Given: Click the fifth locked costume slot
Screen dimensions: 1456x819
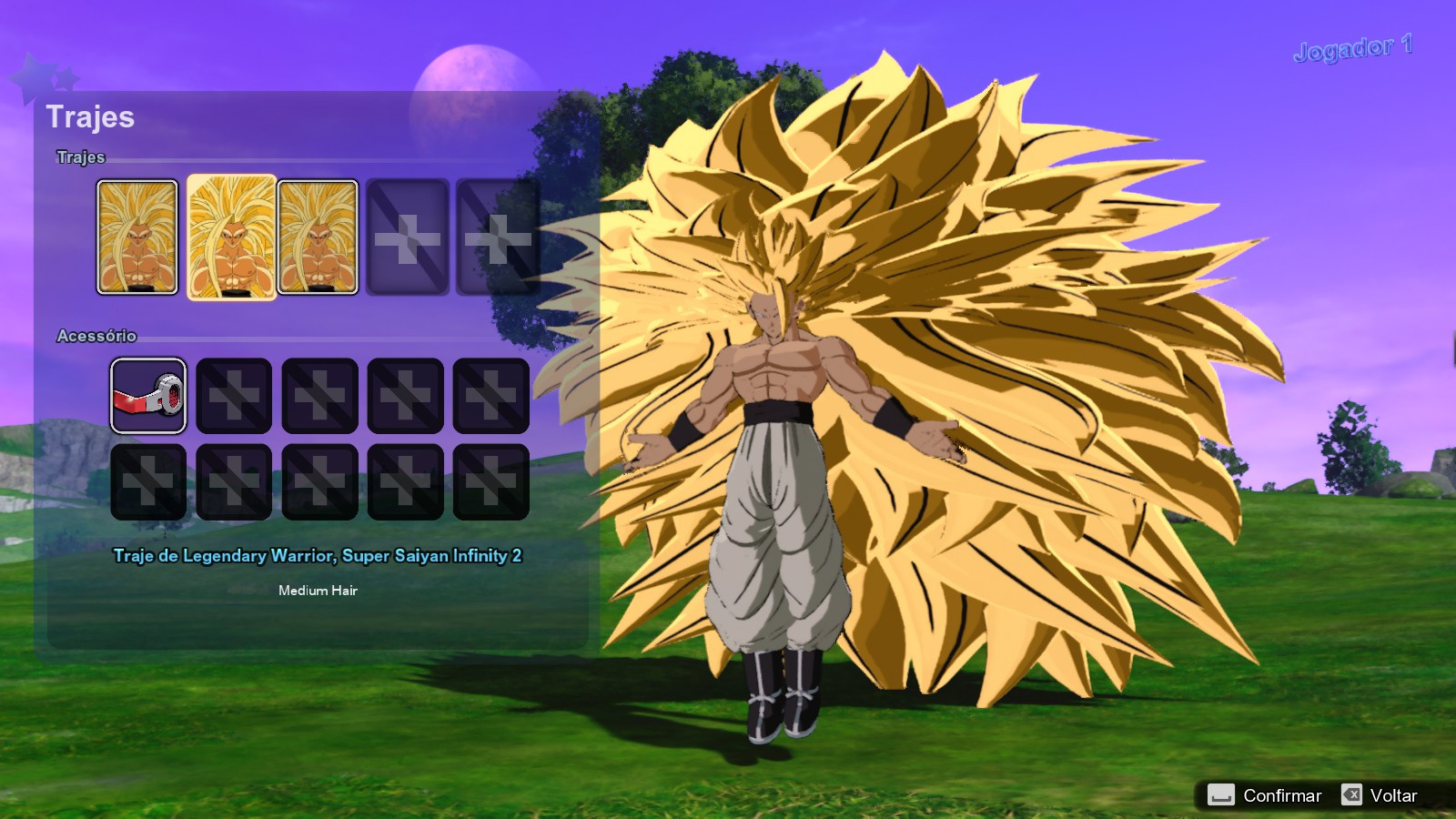Looking at the screenshot, I should click(x=493, y=238).
